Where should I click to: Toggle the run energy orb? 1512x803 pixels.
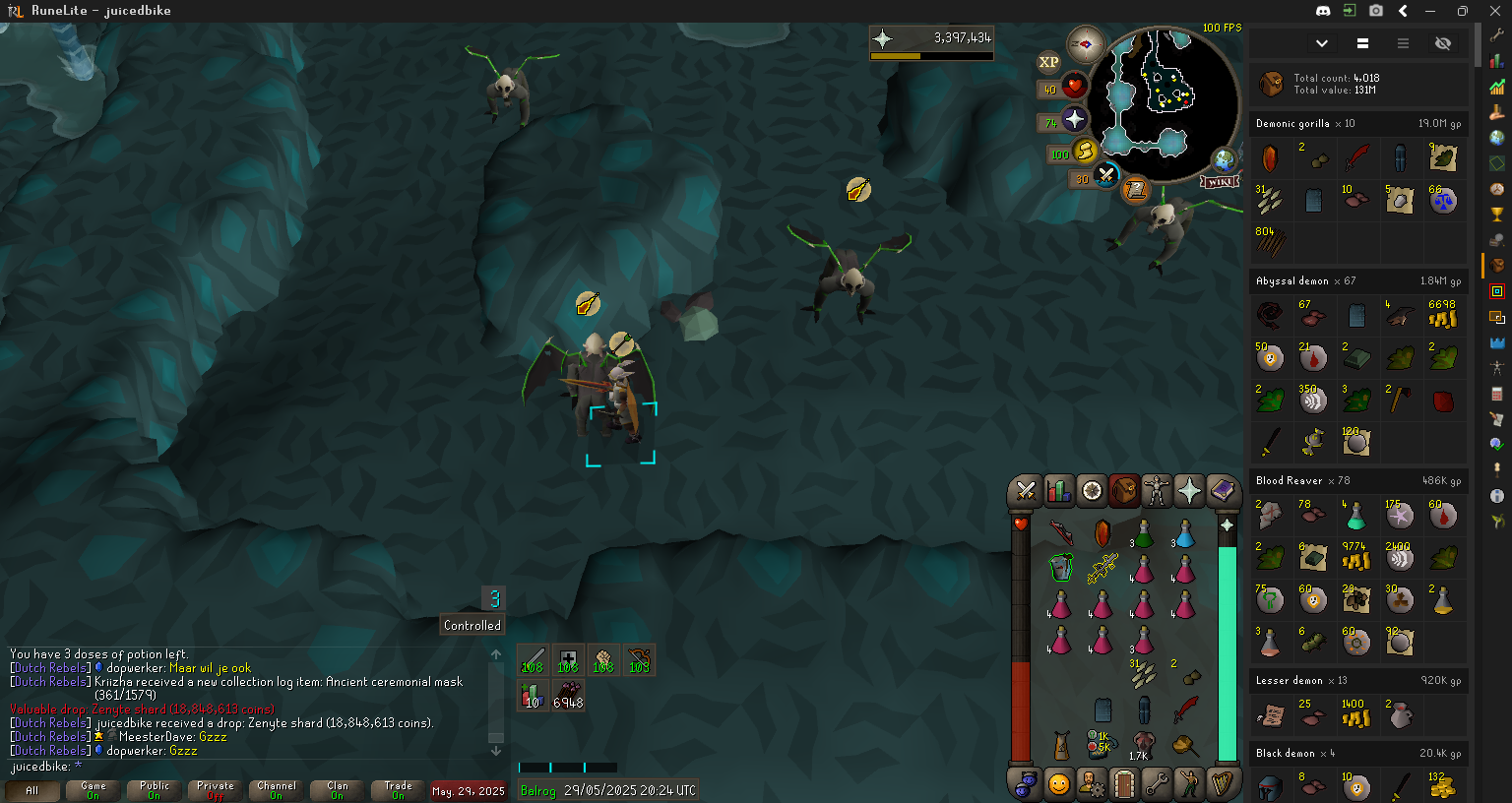point(1085,152)
